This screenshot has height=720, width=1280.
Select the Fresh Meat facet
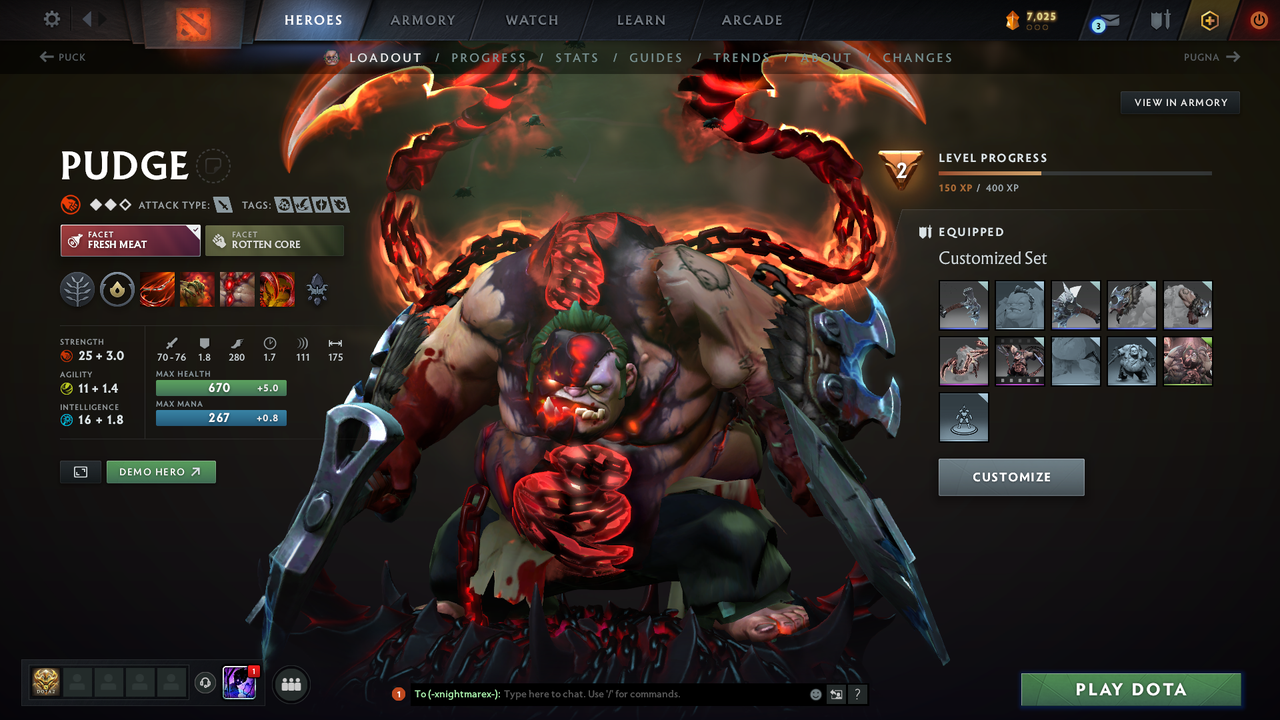[130, 240]
